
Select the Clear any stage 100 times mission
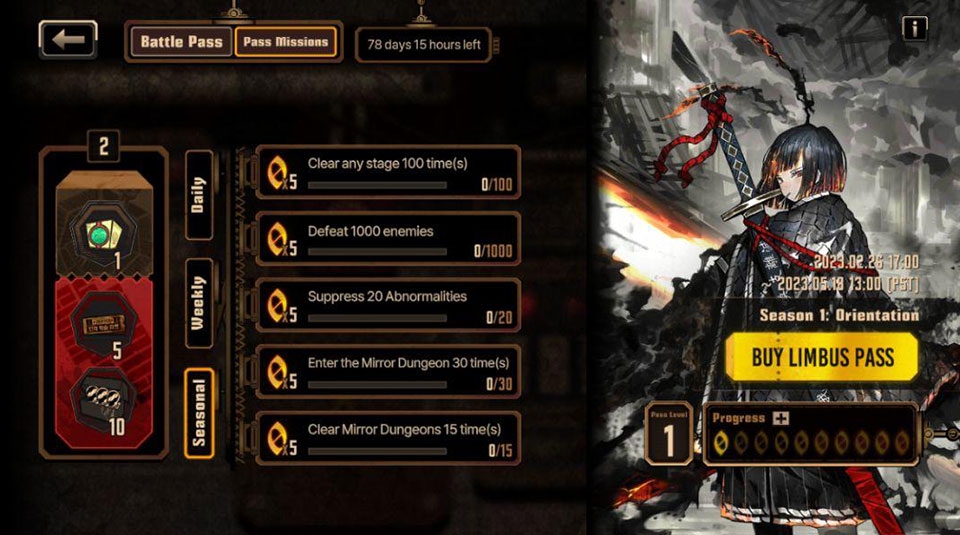click(388, 172)
